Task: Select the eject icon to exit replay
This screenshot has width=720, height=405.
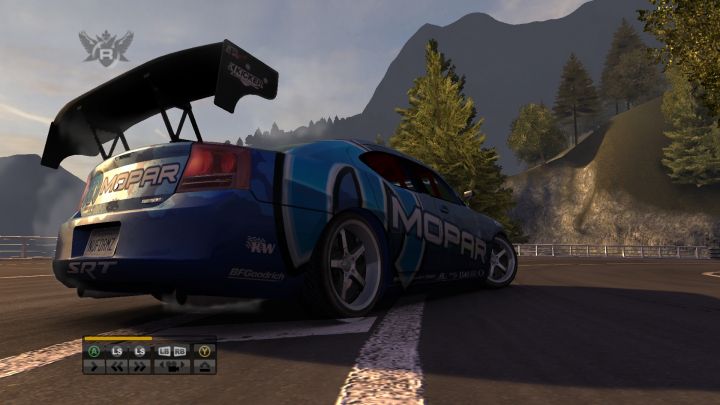Action: point(205,367)
